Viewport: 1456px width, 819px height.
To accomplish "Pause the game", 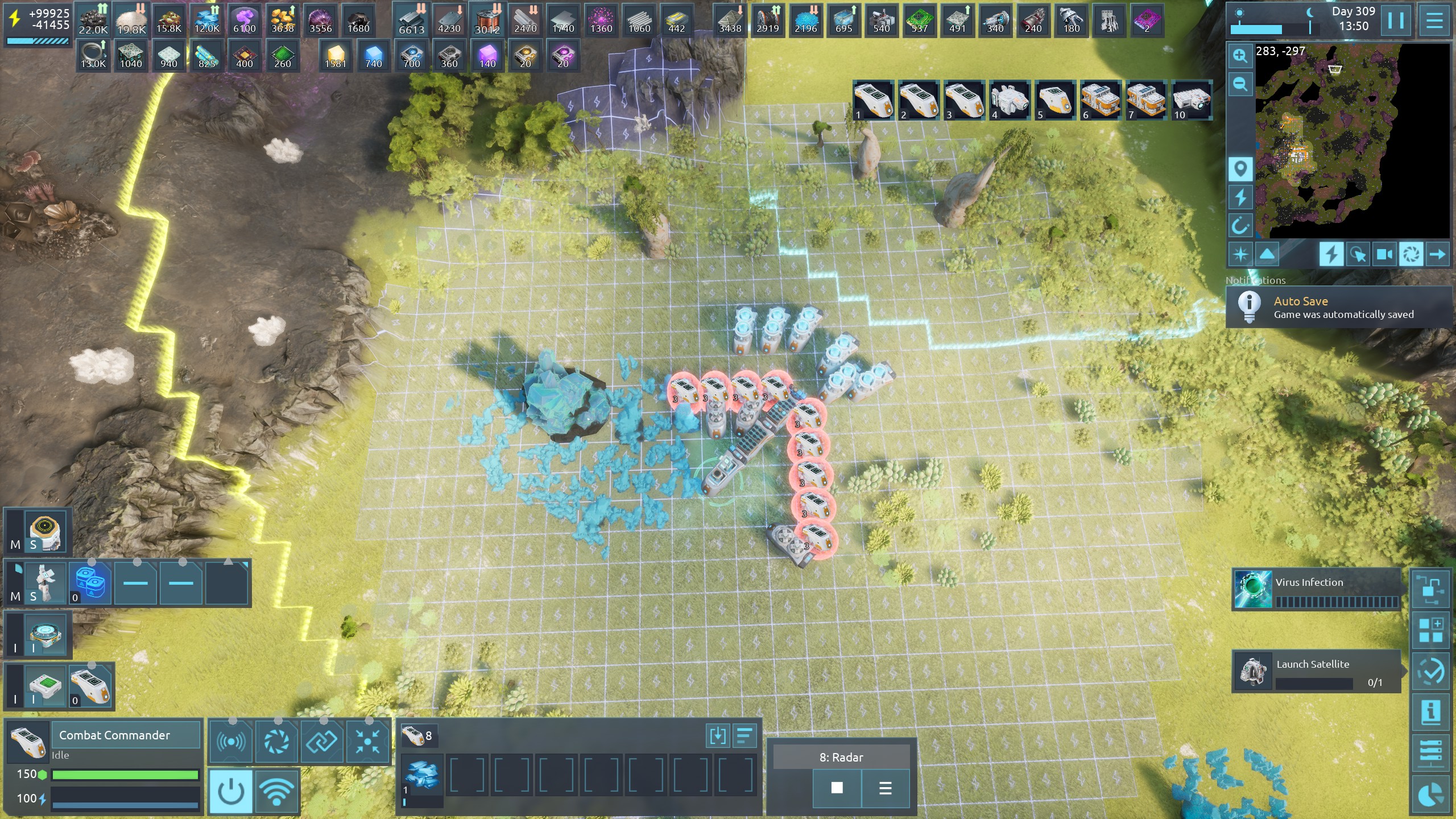I will coord(1396,20).
